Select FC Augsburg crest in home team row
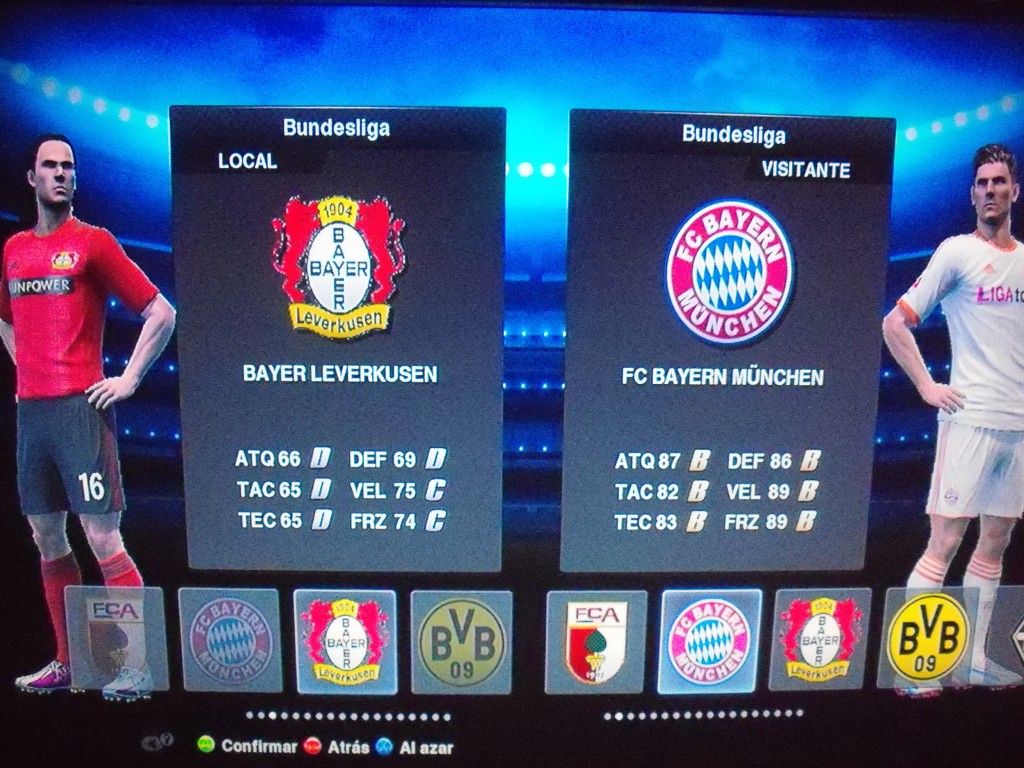 (x=115, y=638)
